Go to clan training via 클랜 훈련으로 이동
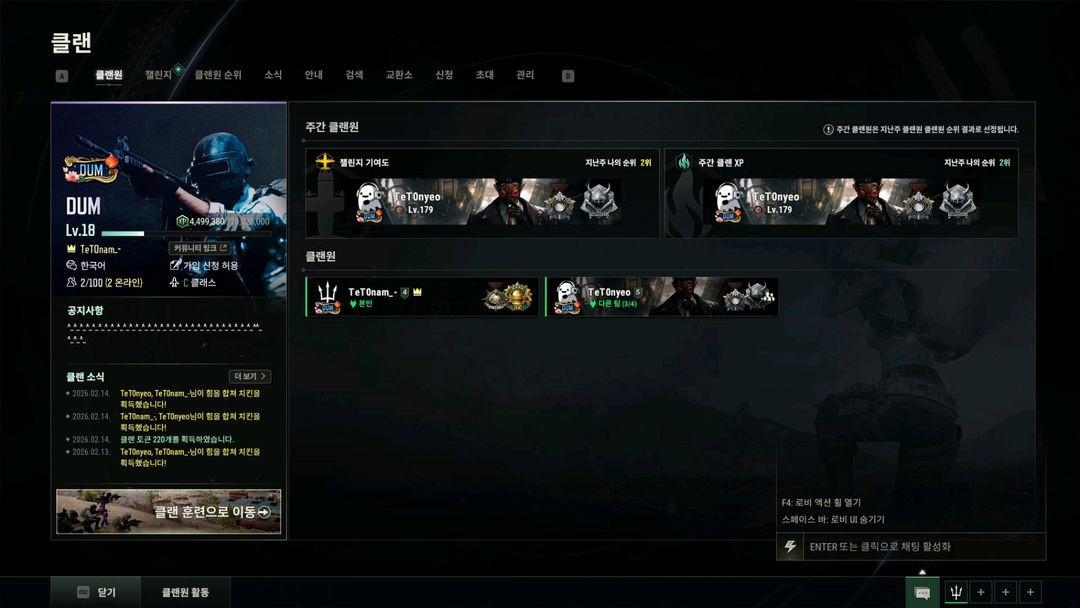Viewport: 1080px width, 608px height. pos(169,512)
